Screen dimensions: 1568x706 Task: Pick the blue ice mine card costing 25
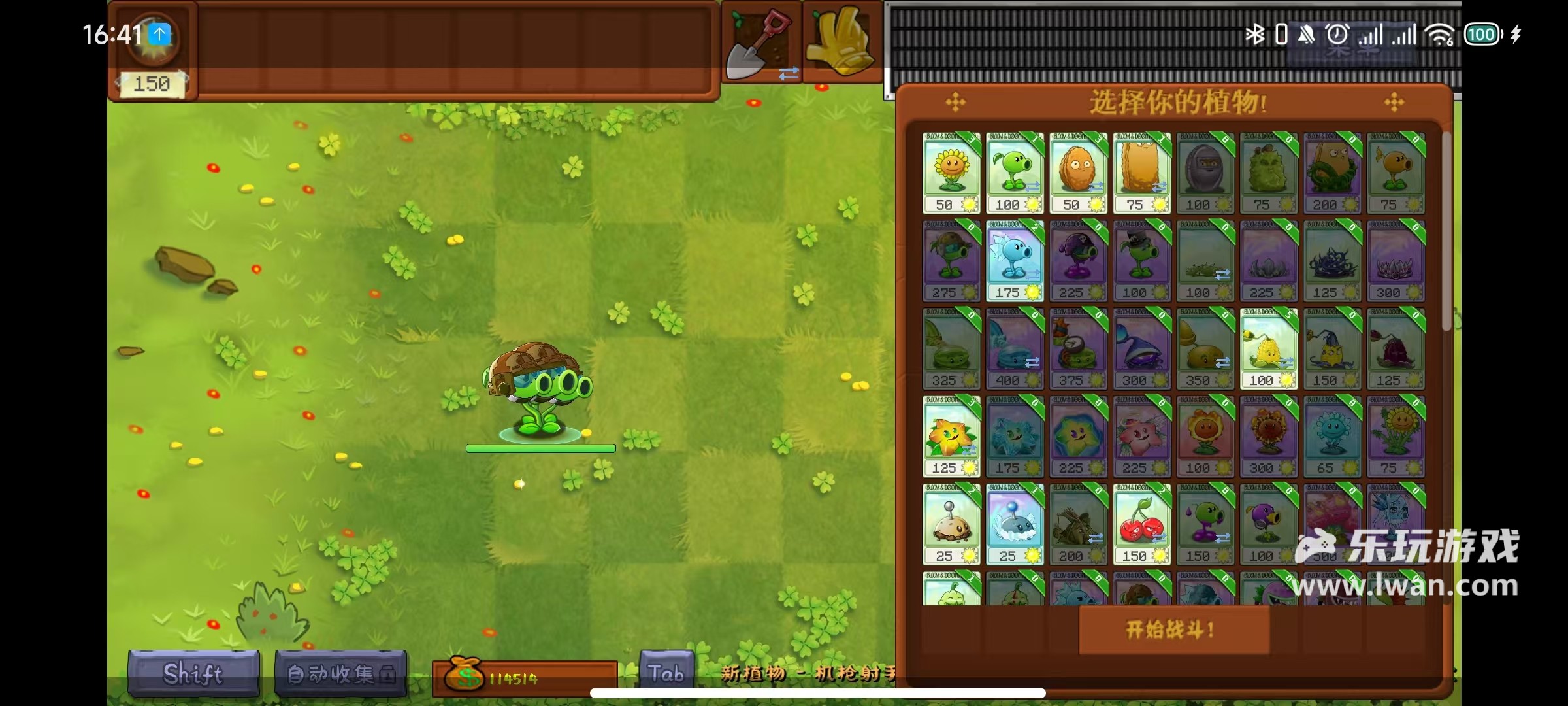[1014, 524]
